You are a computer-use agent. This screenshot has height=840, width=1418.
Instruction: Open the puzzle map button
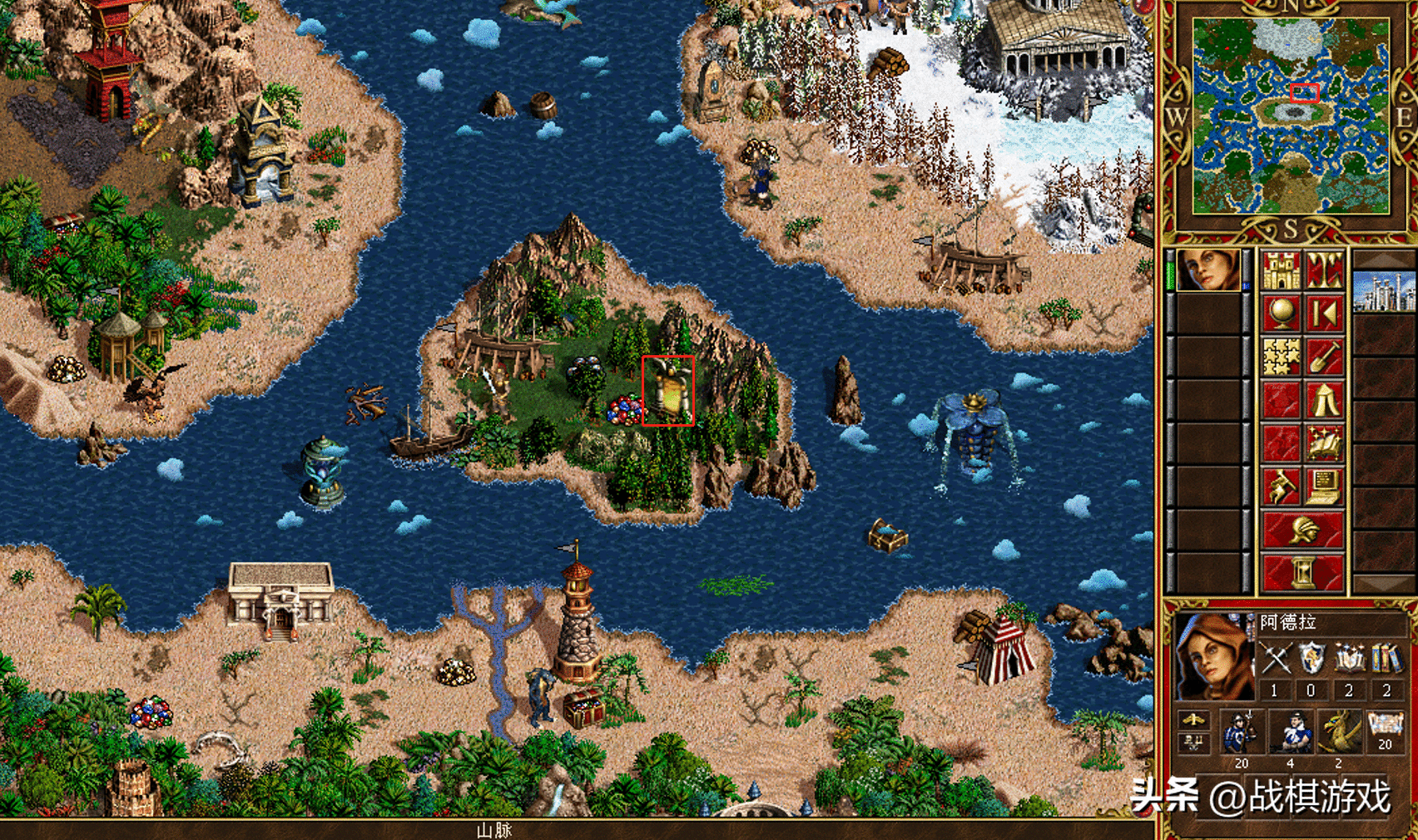(1282, 357)
